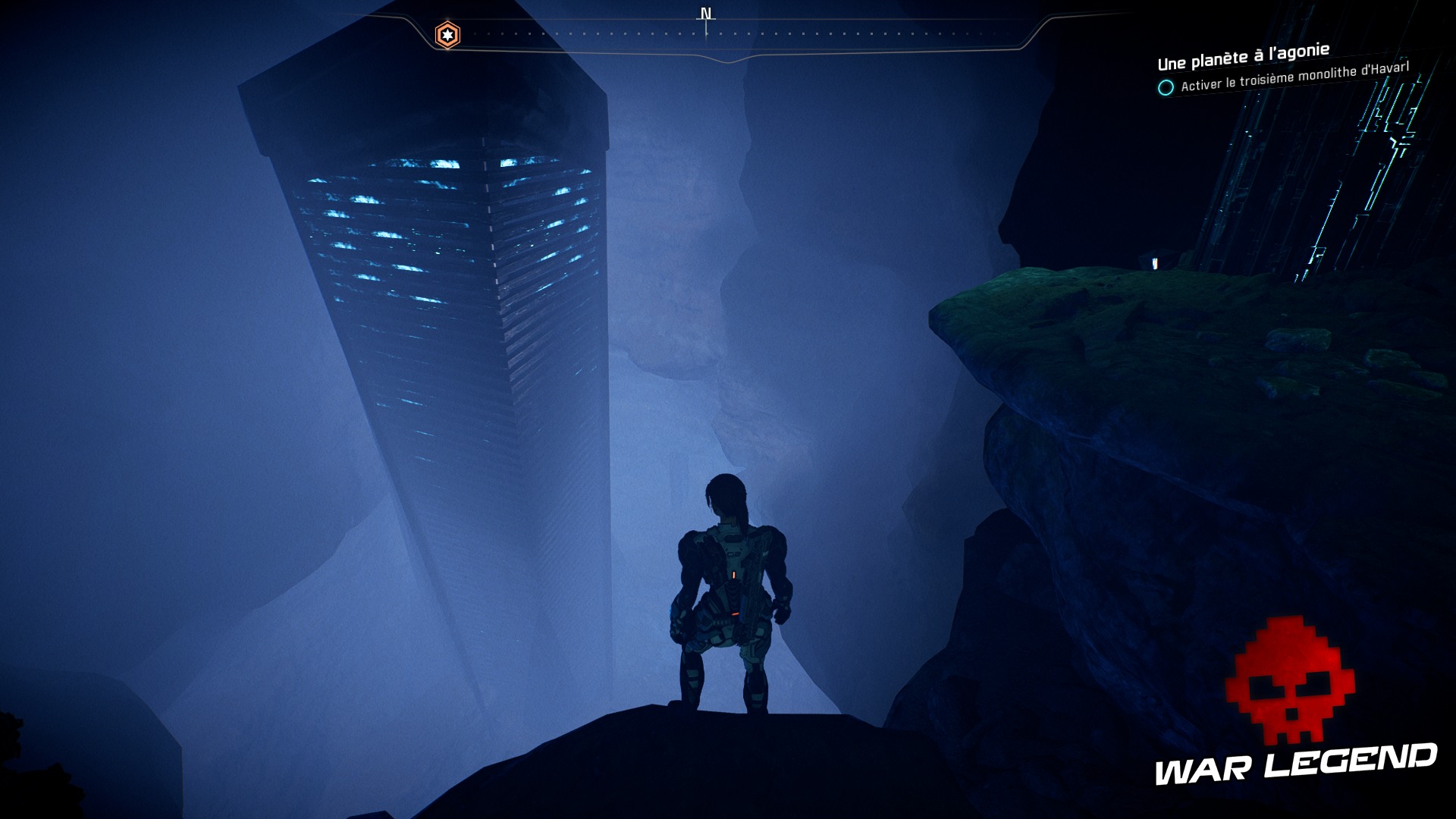Click the North indicator on the compass bar

click(x=706, y=15)
